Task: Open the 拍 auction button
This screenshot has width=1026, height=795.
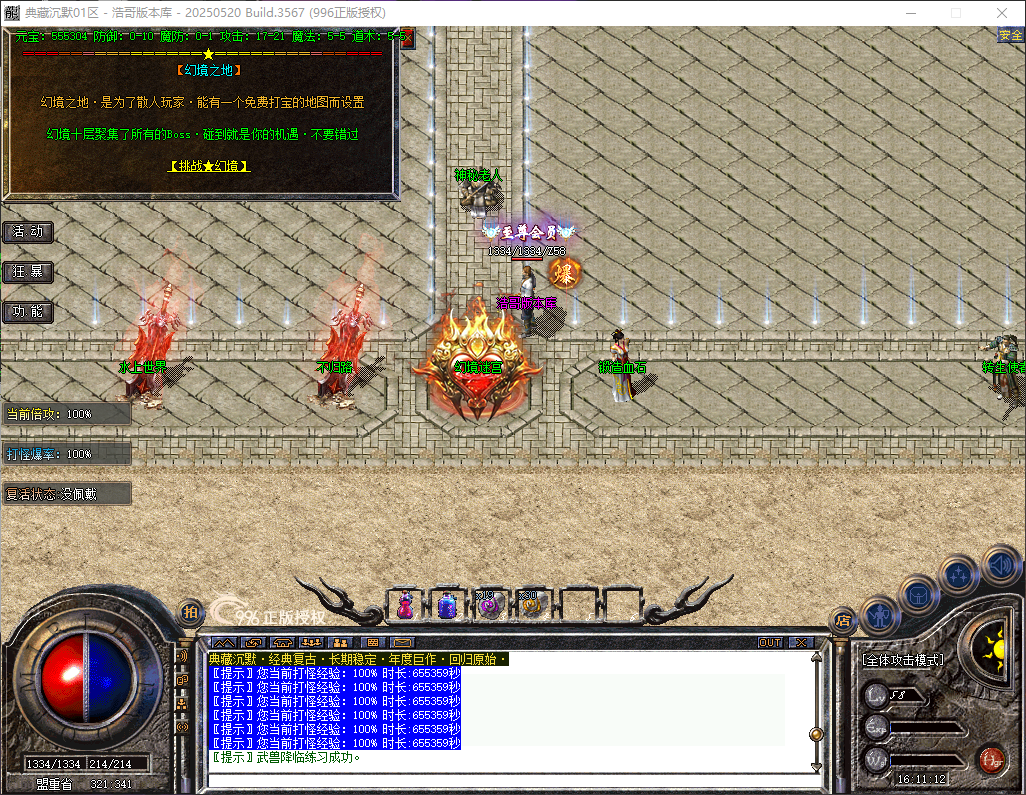Action: tap(190, 611)
